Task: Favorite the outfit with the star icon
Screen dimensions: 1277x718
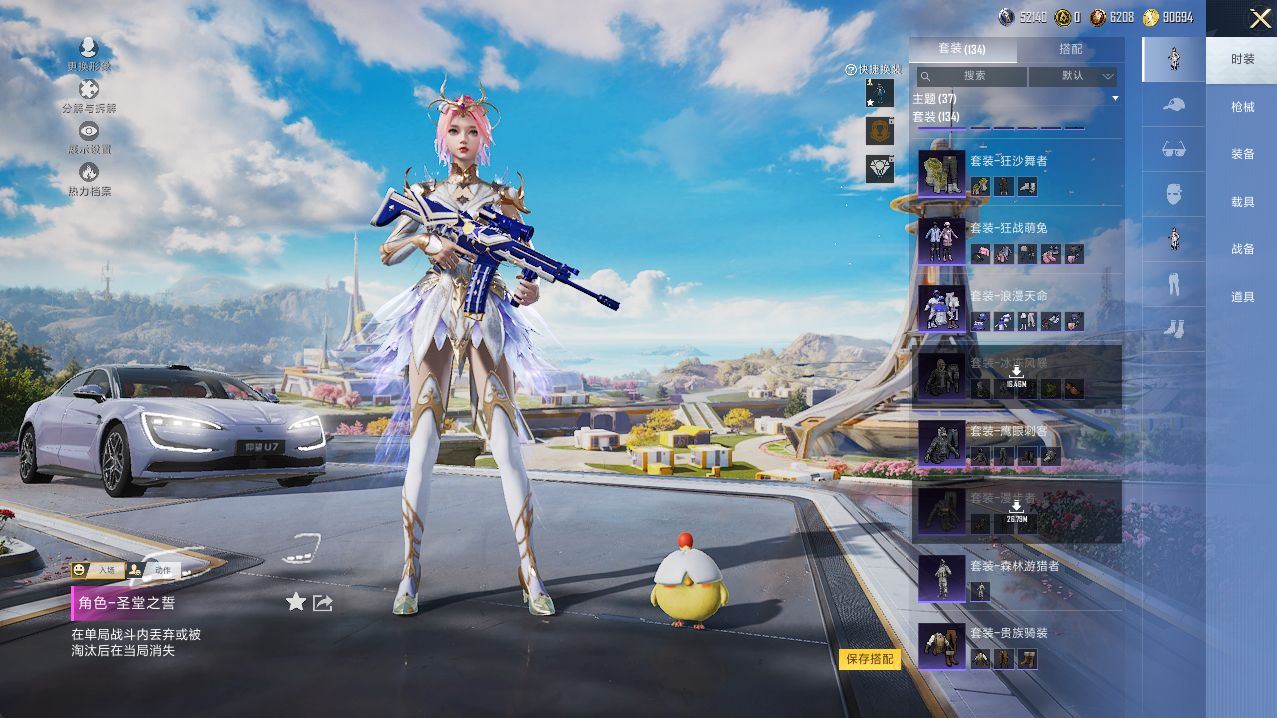Action: point(296,602)
